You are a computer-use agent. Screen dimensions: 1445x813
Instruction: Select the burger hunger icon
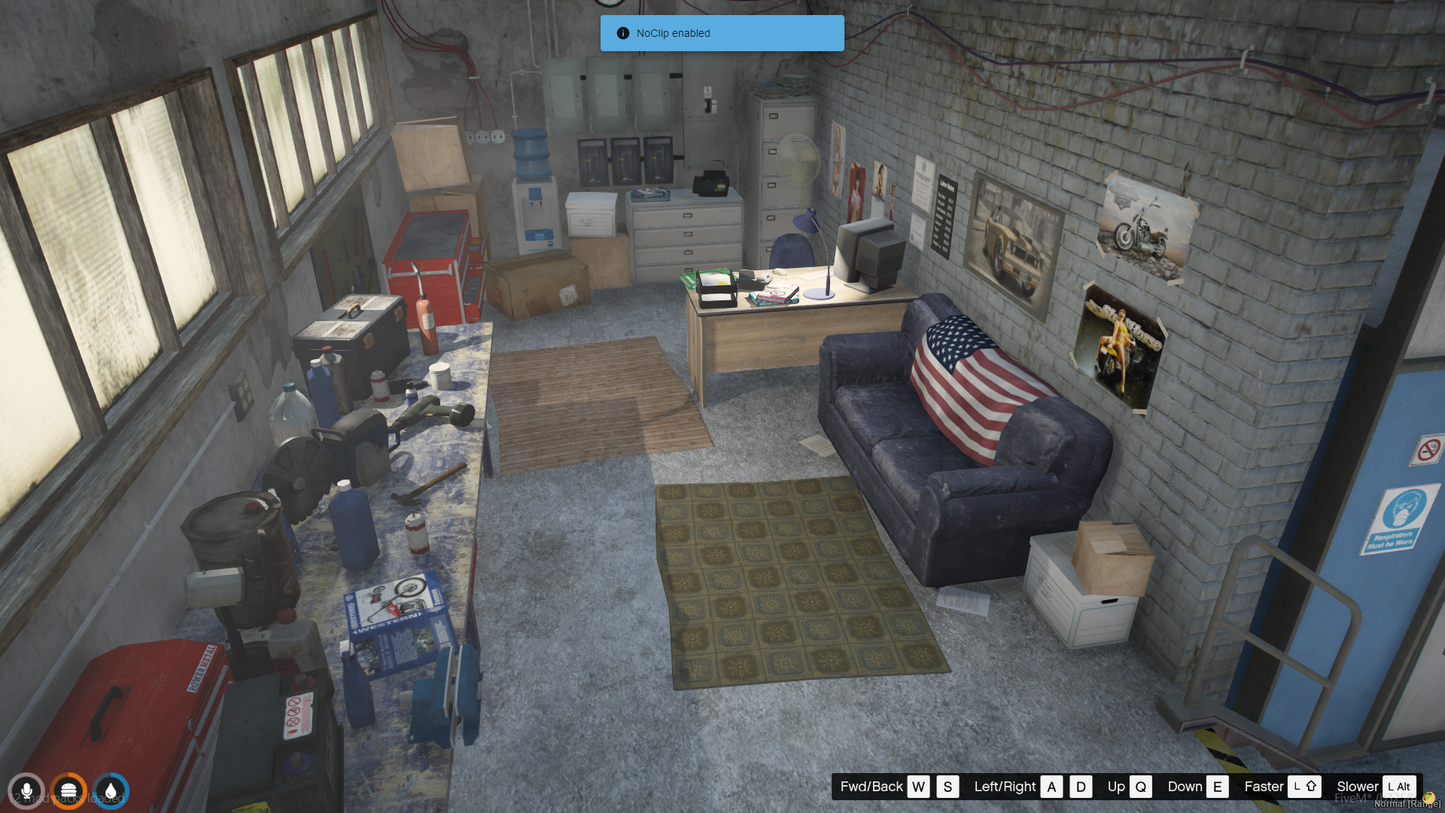tap(69, 791)
